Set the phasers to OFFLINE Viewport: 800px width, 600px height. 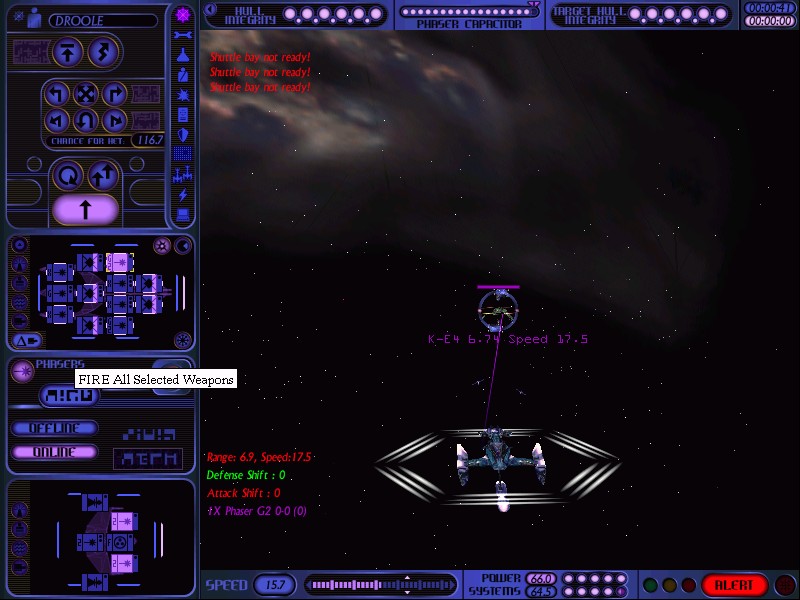click(55, 428)
